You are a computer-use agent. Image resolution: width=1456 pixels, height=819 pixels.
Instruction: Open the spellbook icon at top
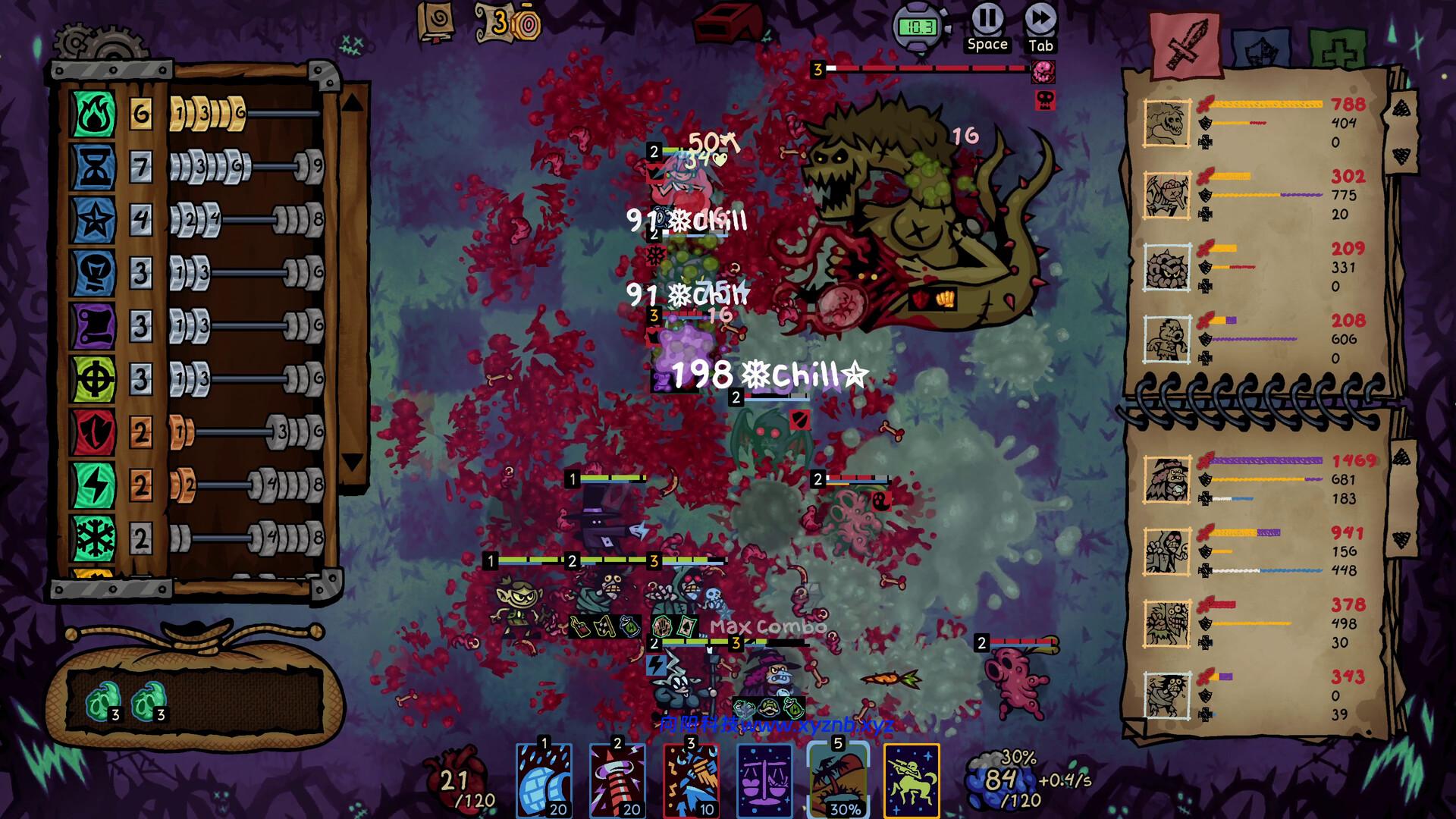(437, 21)
